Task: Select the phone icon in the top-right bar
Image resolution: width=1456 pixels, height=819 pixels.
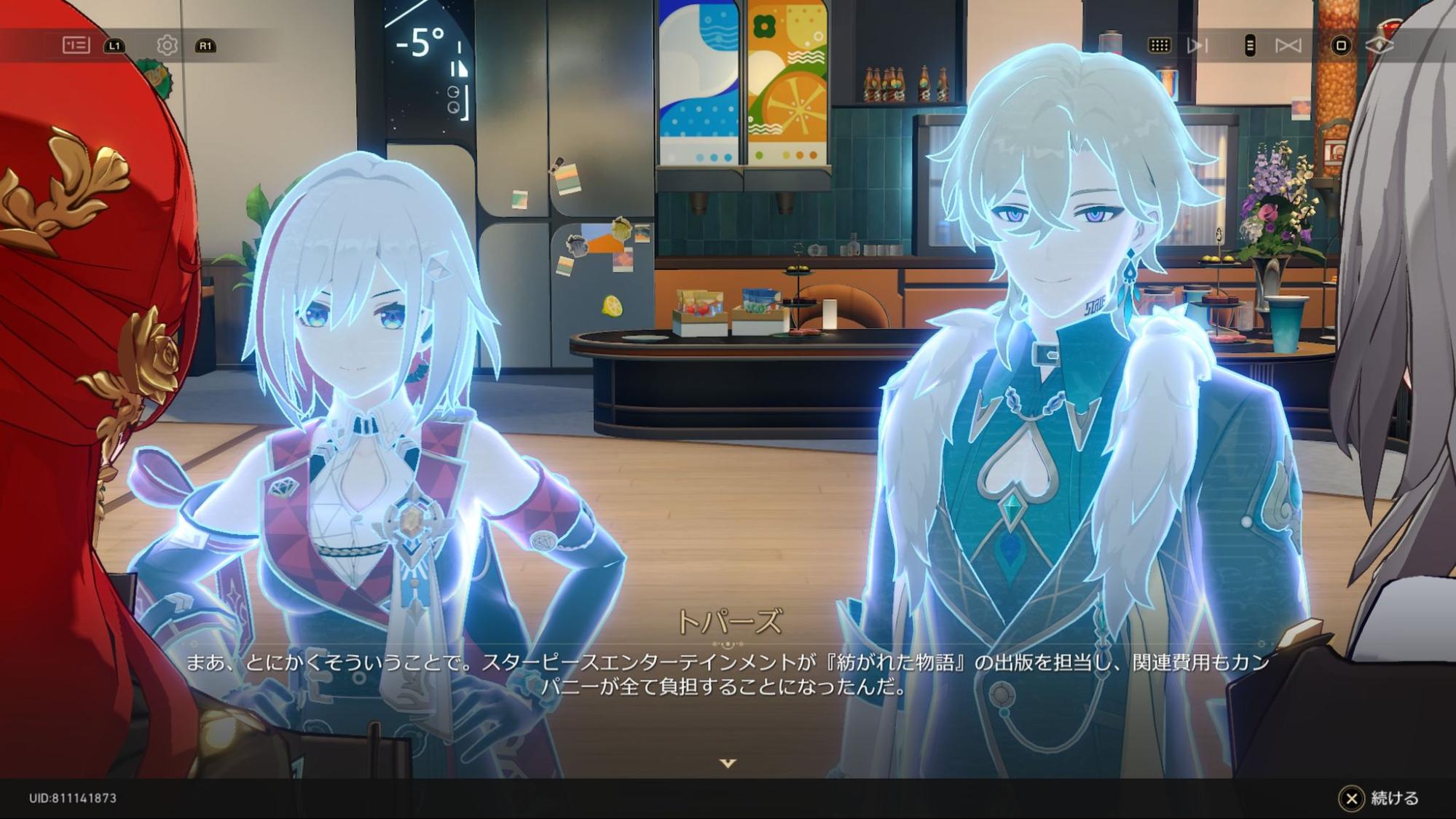Action: pos(1250,44)
